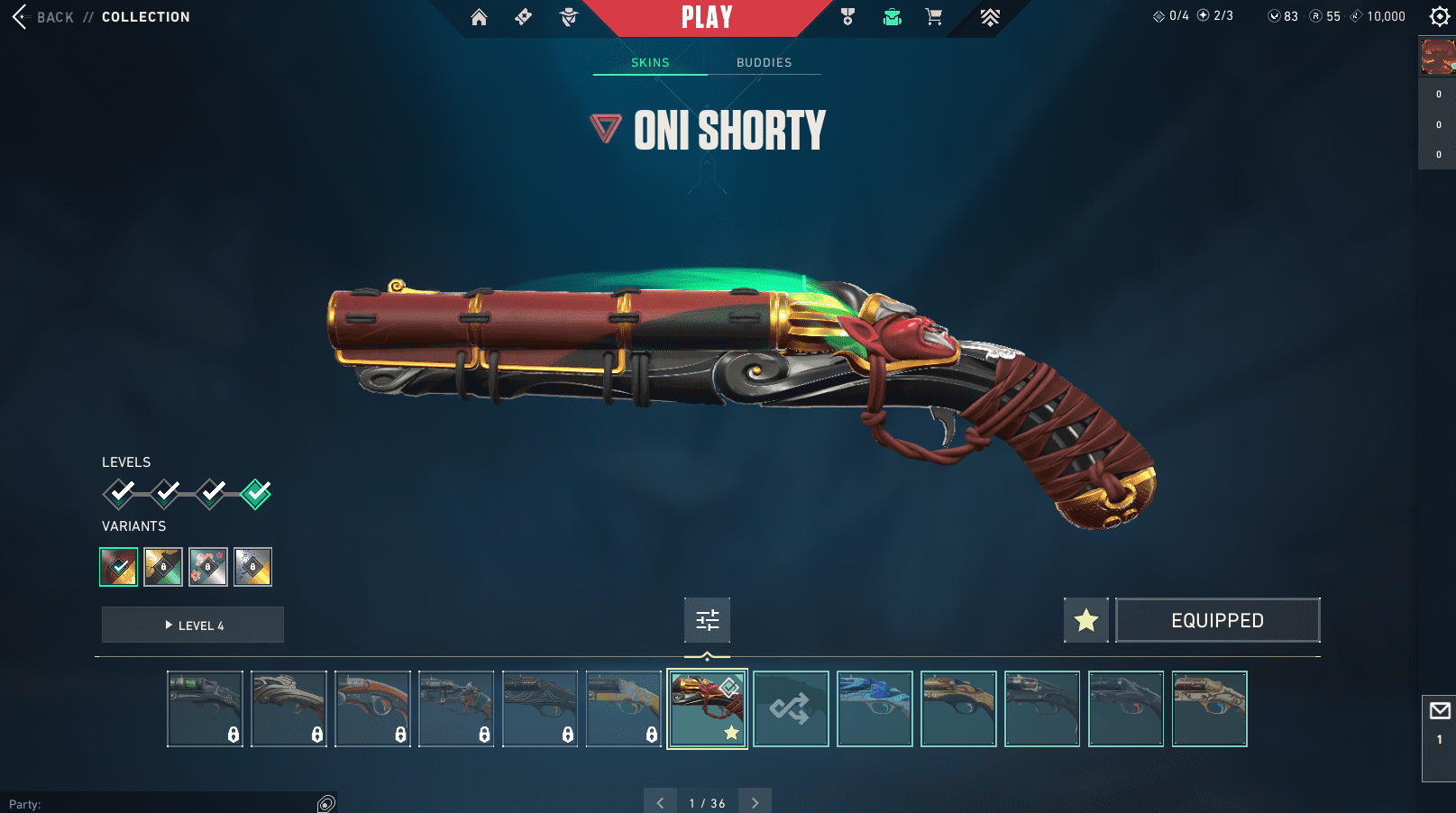Toggle the favorite star button
The height and width of the screenshot is (813, 1456).
(1085, 620)
